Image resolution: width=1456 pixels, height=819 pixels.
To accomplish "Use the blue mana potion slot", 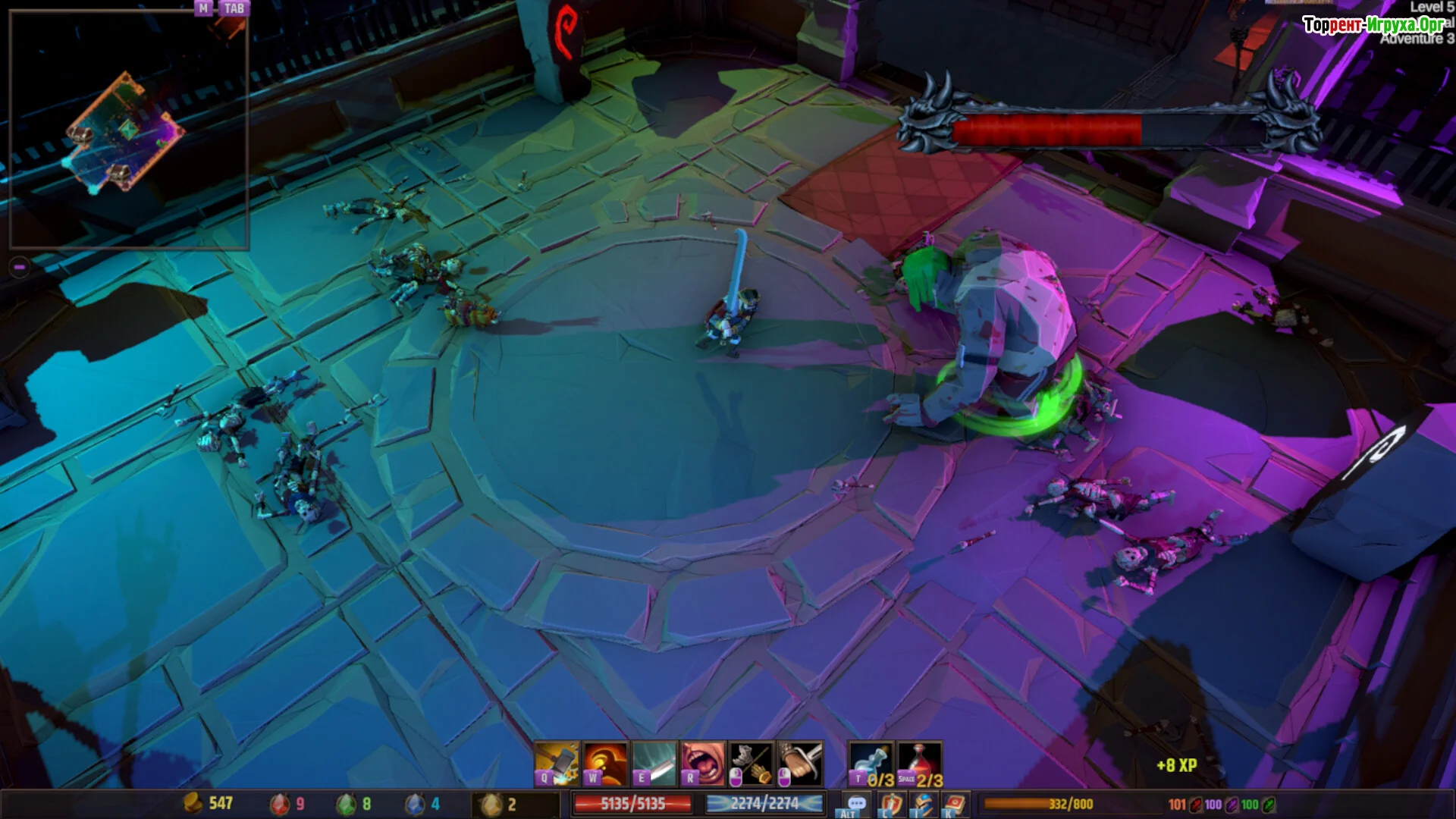I will pyautogui.click(x=871, y=764).
